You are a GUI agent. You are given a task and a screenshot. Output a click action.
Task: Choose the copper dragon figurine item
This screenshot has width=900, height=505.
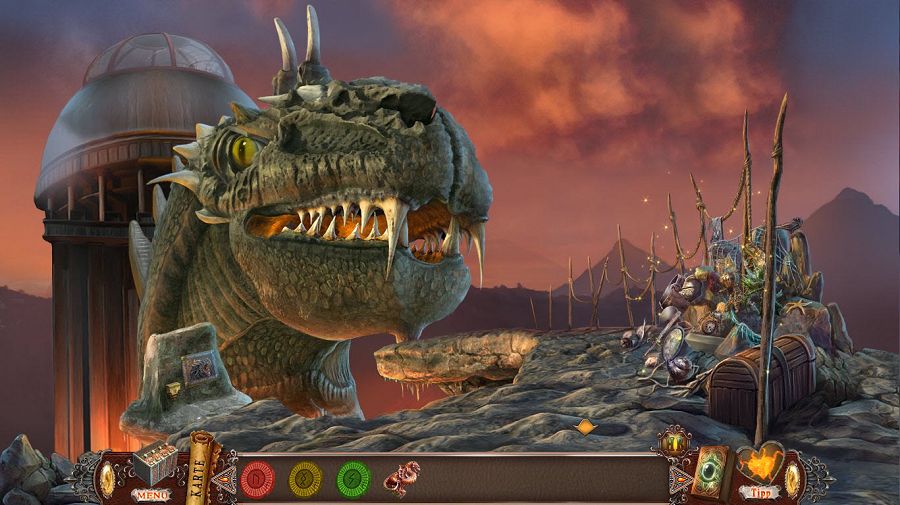404,478
